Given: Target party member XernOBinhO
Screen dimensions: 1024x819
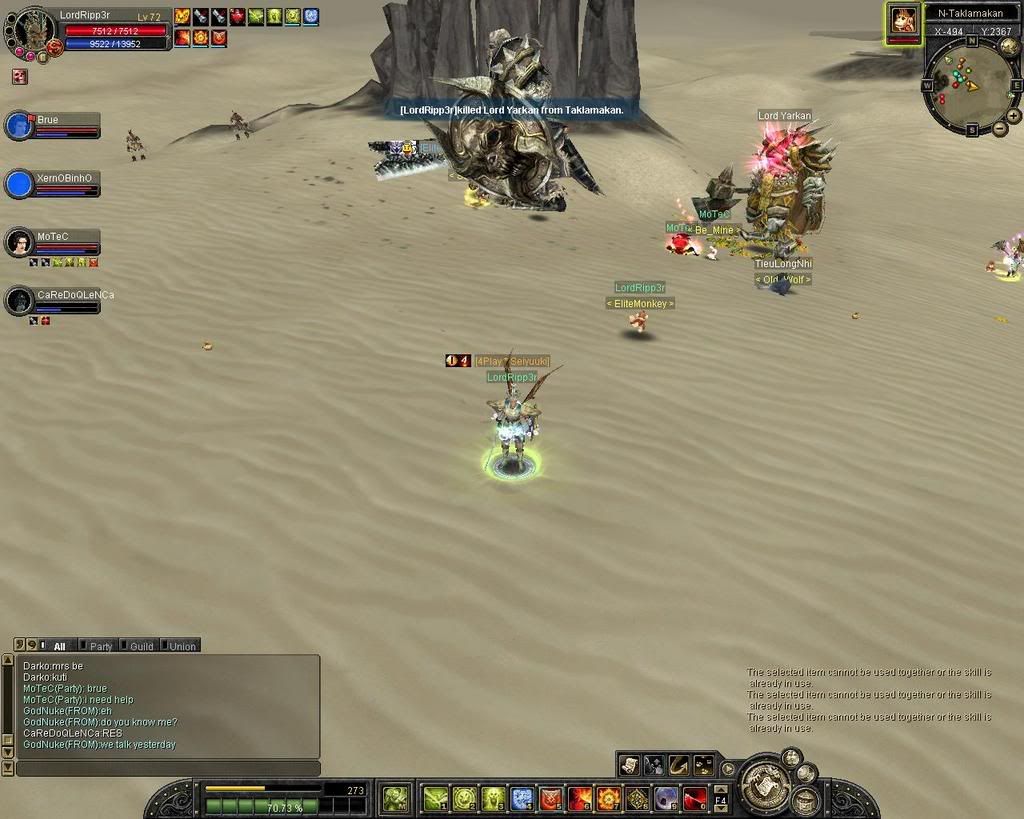Looking at the screenshot, I should tap(20, 184).
